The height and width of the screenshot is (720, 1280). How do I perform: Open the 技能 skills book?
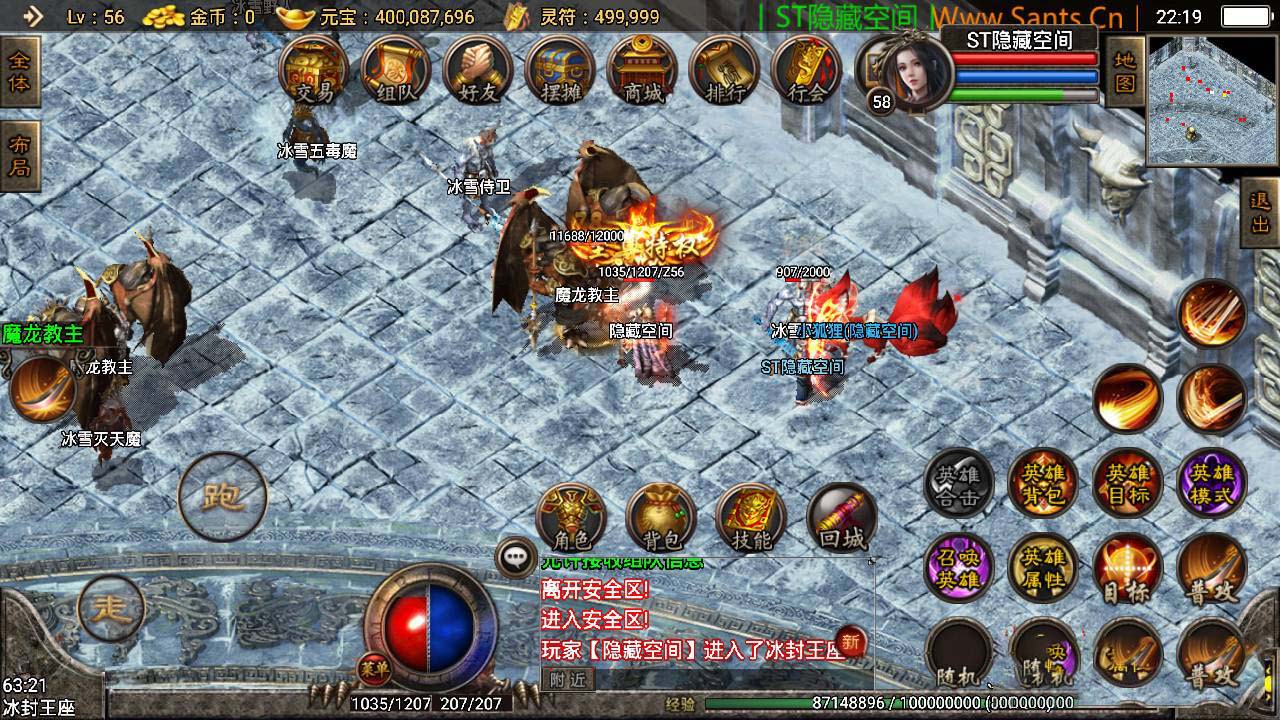(751, 519)
